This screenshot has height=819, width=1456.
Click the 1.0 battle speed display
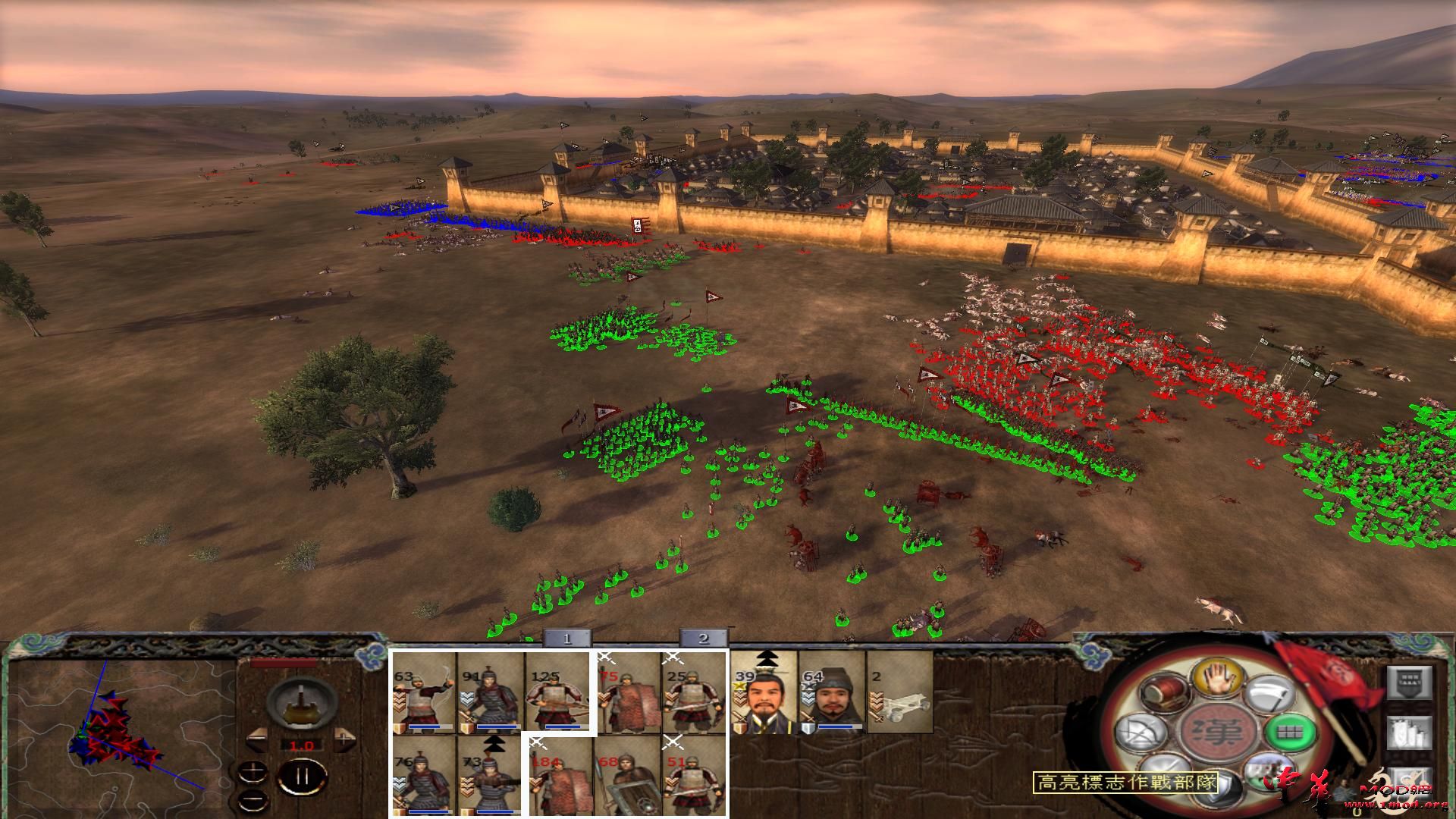click(x=302, y=745)
